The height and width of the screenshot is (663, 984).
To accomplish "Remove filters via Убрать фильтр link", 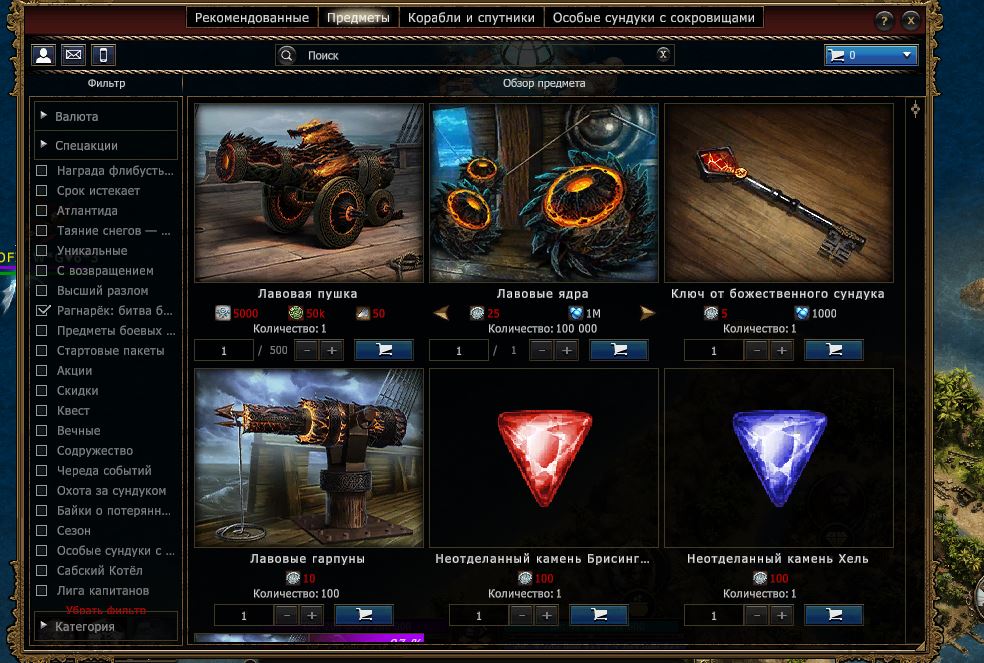I will [106, 609].
